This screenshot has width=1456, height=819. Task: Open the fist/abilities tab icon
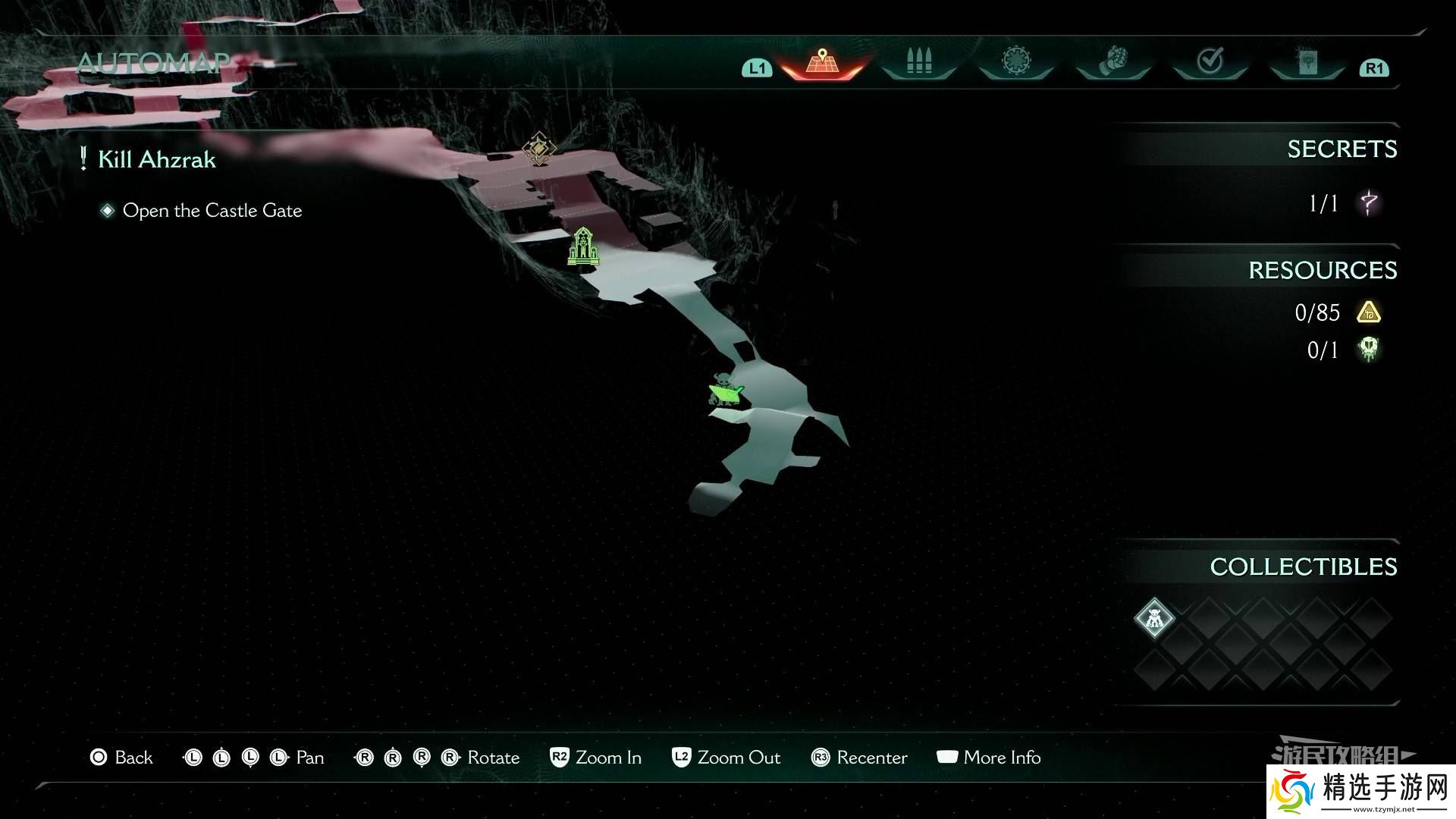1112,61
